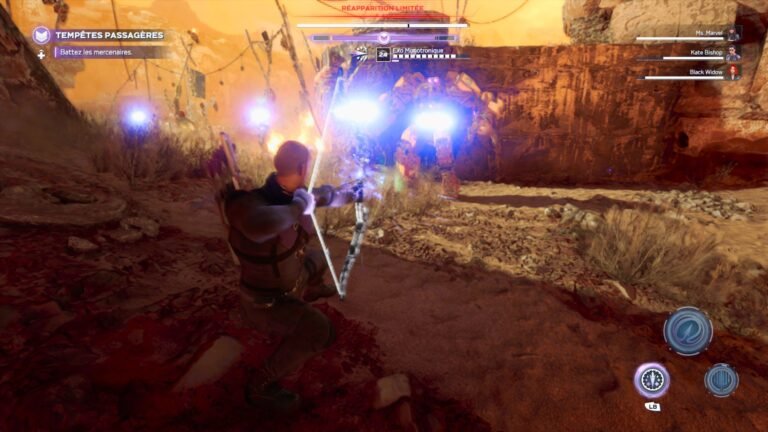Image resolution: width=768 pixels, height=432 pixels.
Task: Select Ms. Marvel's teammate portrait
Action: (x=733, y=34)
